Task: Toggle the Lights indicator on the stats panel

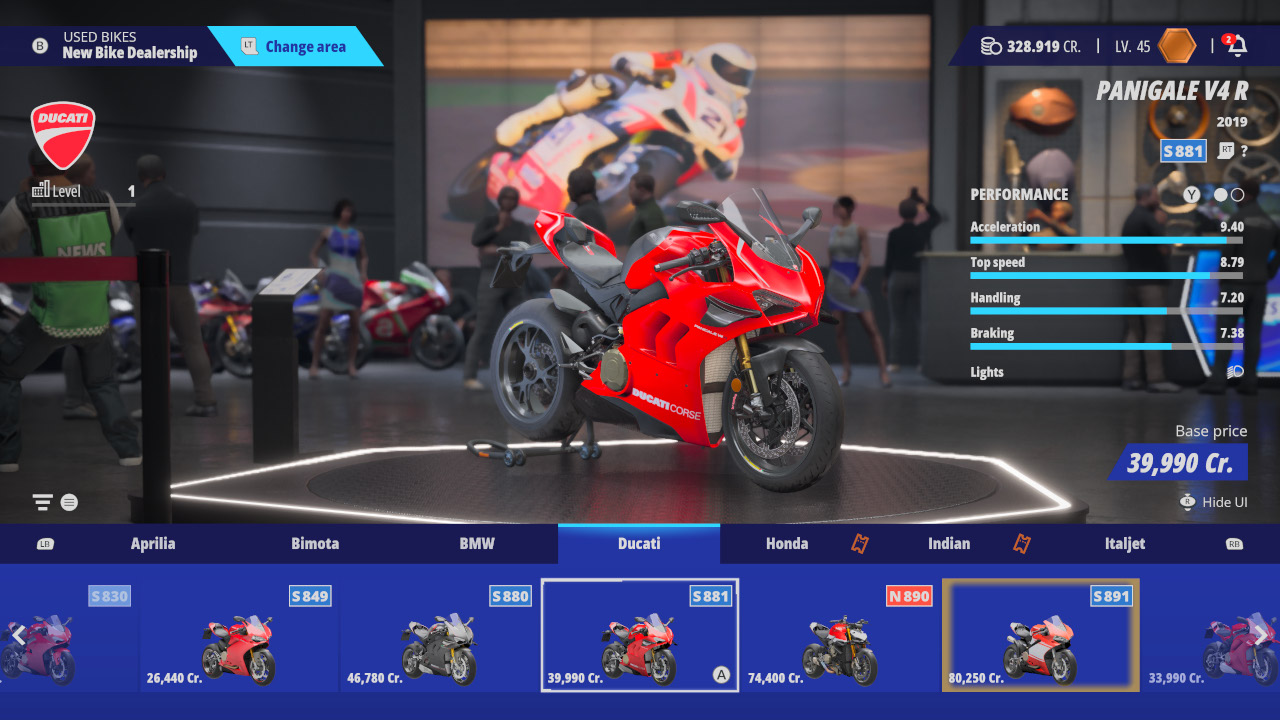Action: [x=1235, y=371]
